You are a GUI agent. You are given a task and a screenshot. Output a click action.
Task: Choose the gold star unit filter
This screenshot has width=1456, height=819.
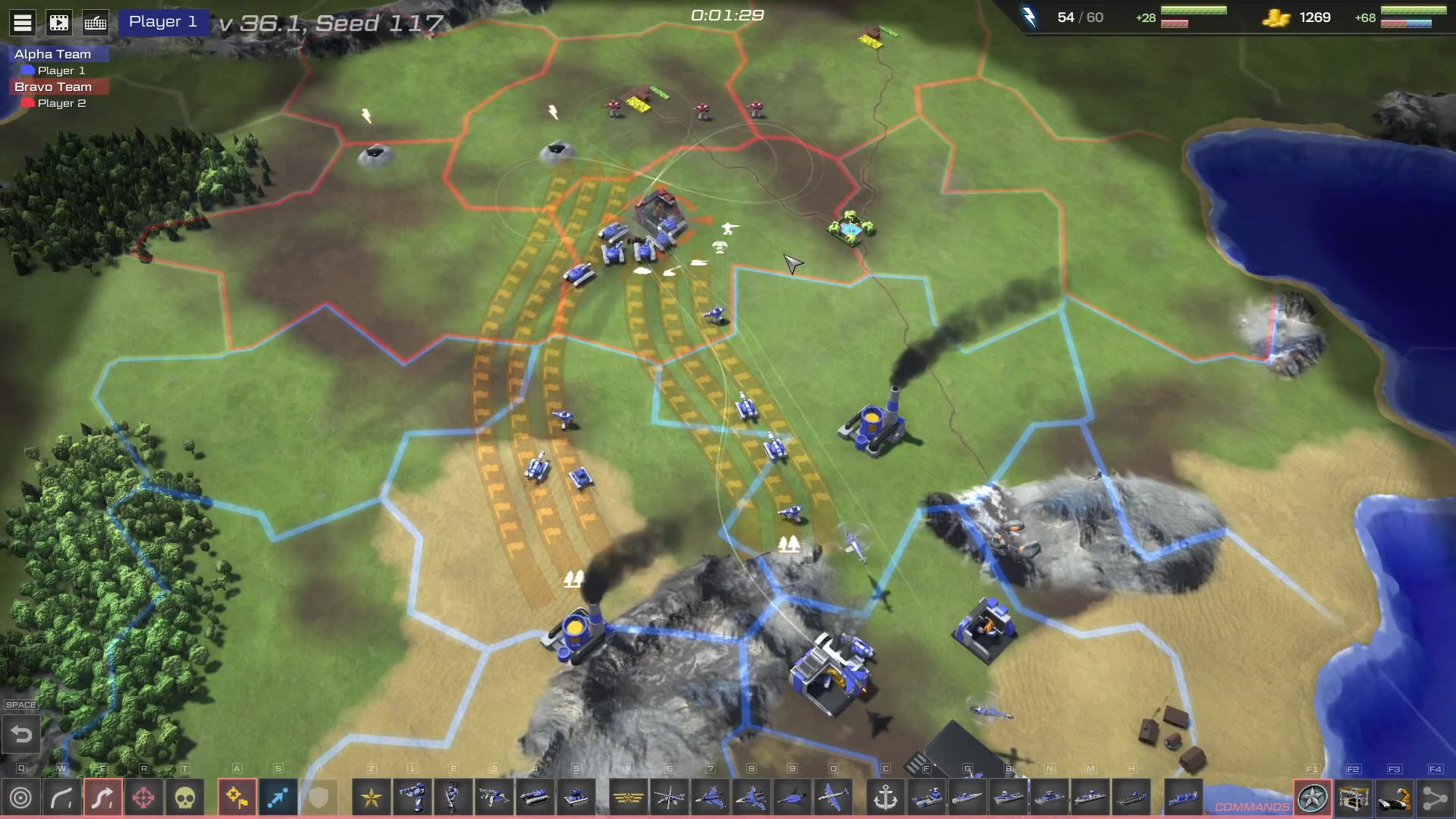pyautogui.click(x=372, y=798)
